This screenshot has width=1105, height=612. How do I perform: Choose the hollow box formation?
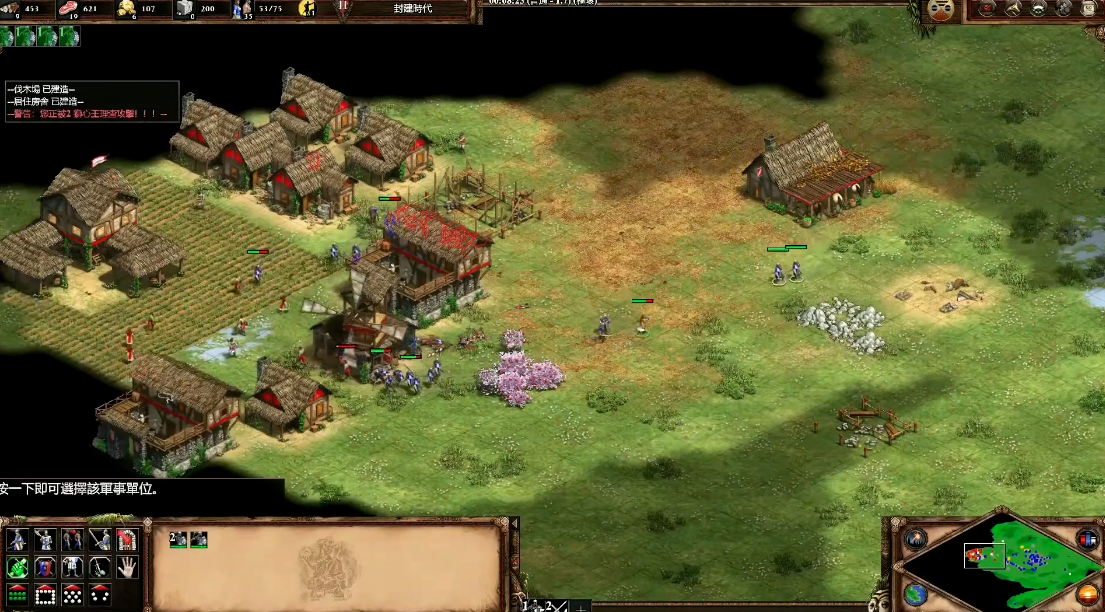(x=45, y=594)
